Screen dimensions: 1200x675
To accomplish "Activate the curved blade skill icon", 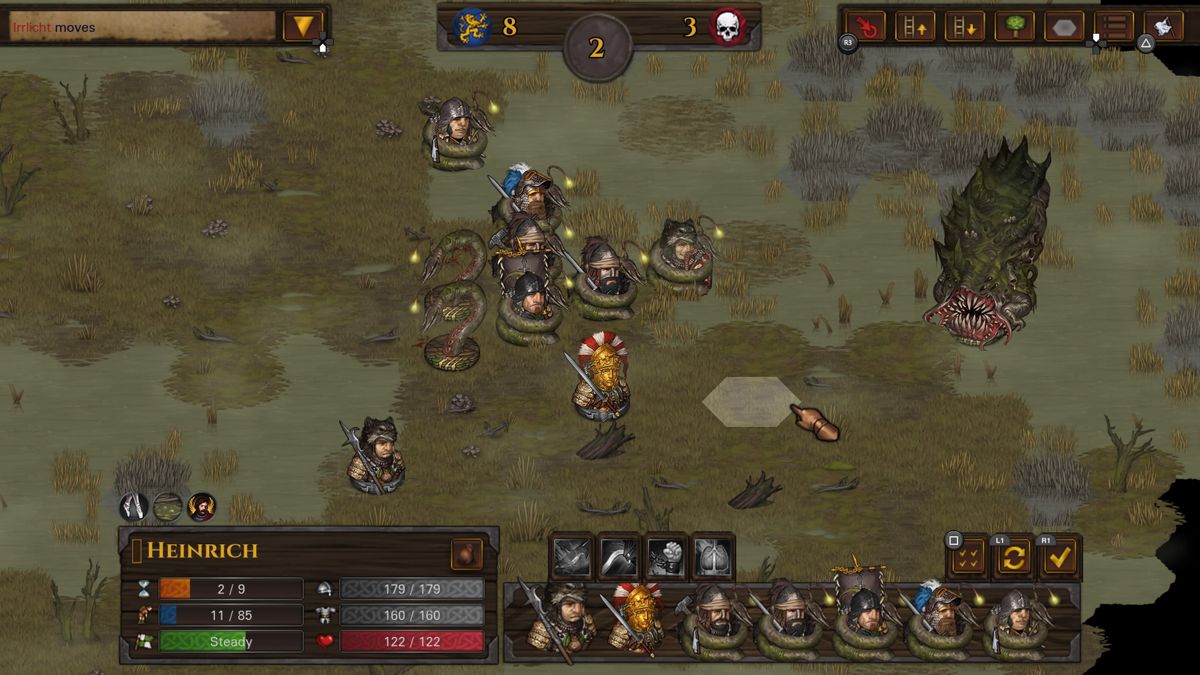I will (x=619, y=557).
